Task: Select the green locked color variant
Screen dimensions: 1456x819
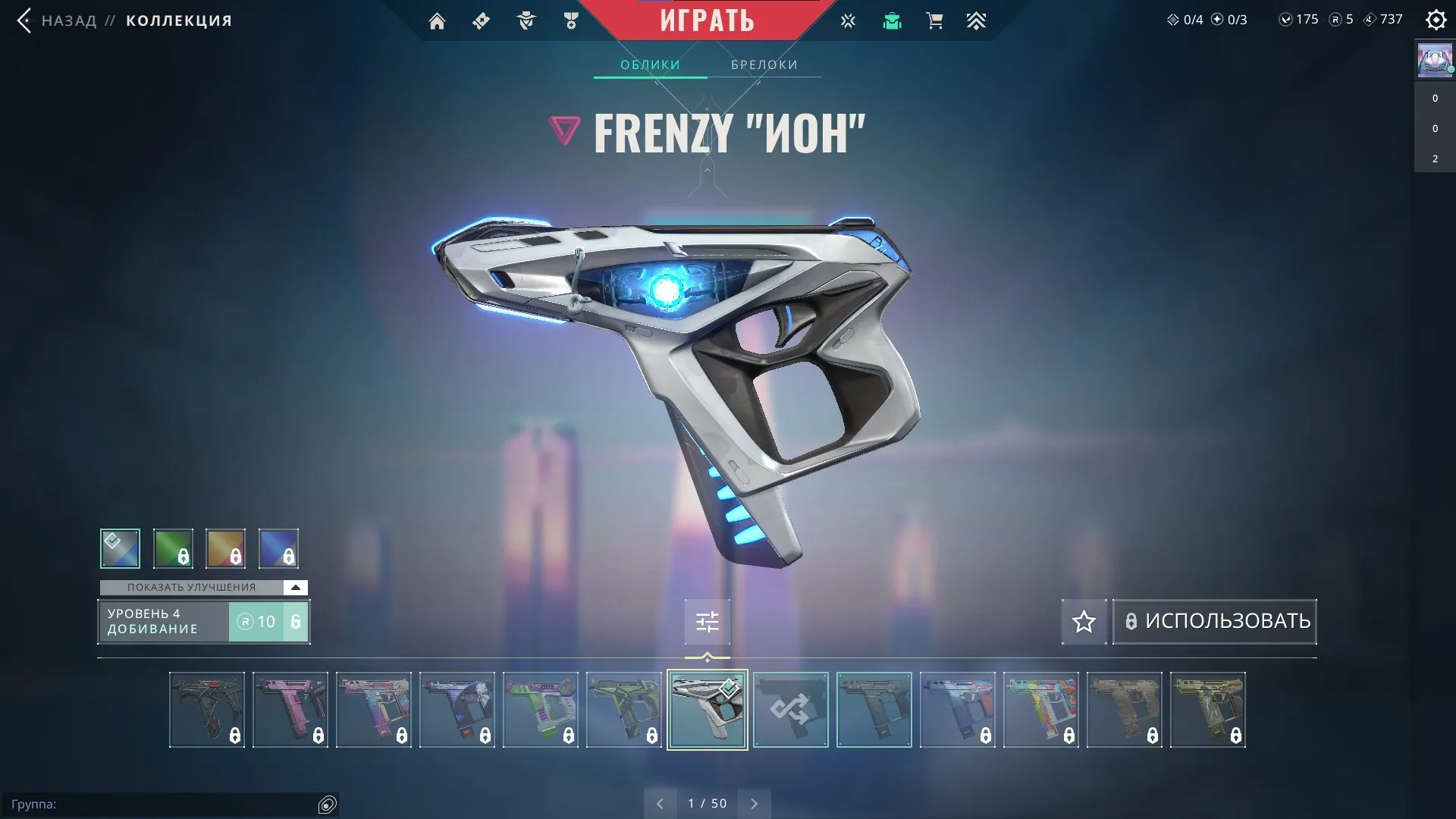Action: pyautogui.click(x=173, y=548)
